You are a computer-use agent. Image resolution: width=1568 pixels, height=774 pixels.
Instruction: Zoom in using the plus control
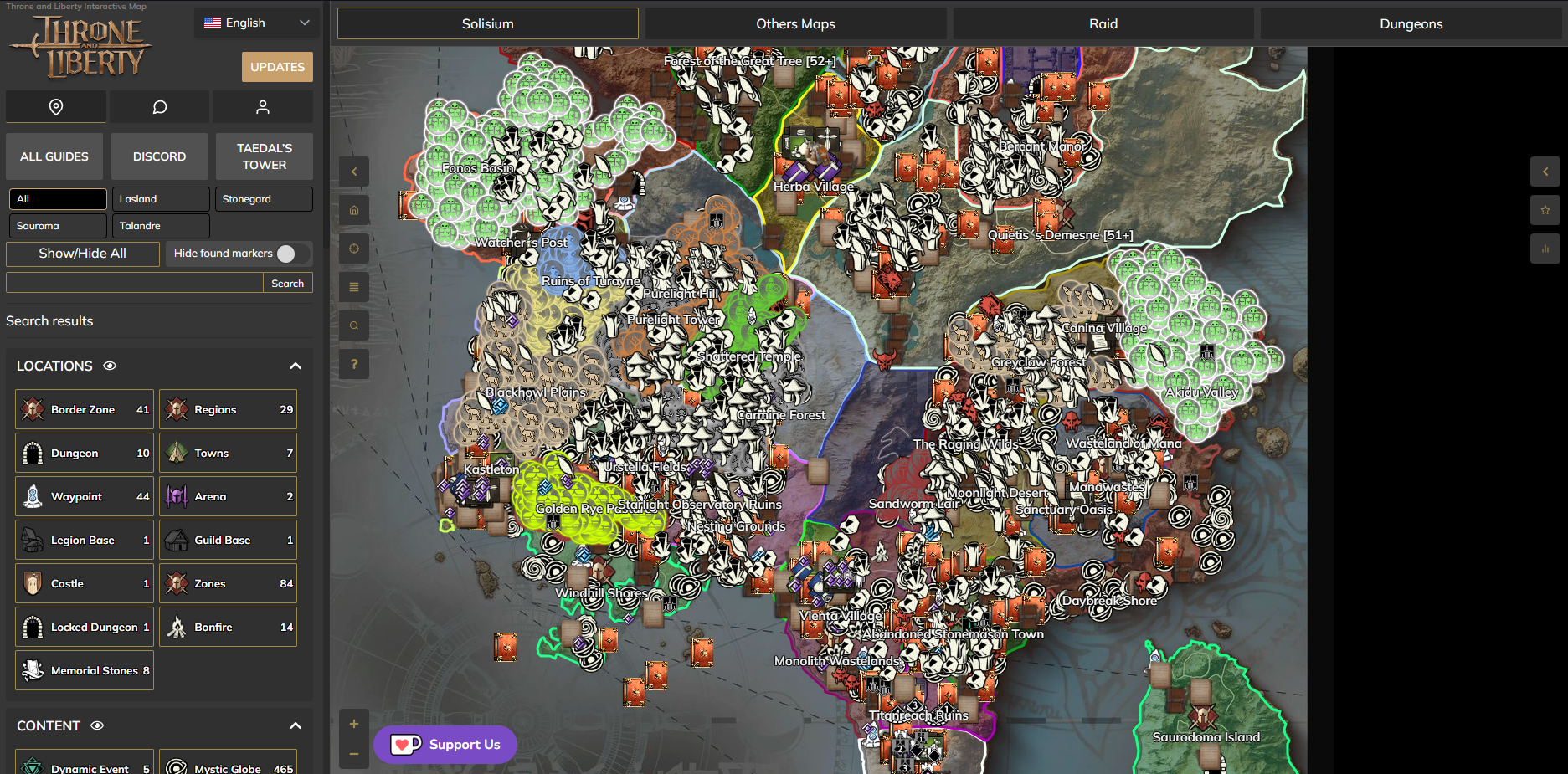tap(354, 723)
